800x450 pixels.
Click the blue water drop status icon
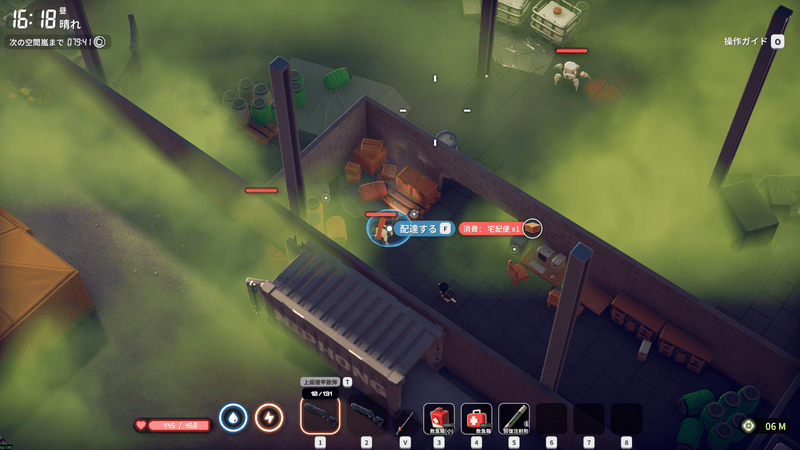[233, 418]
